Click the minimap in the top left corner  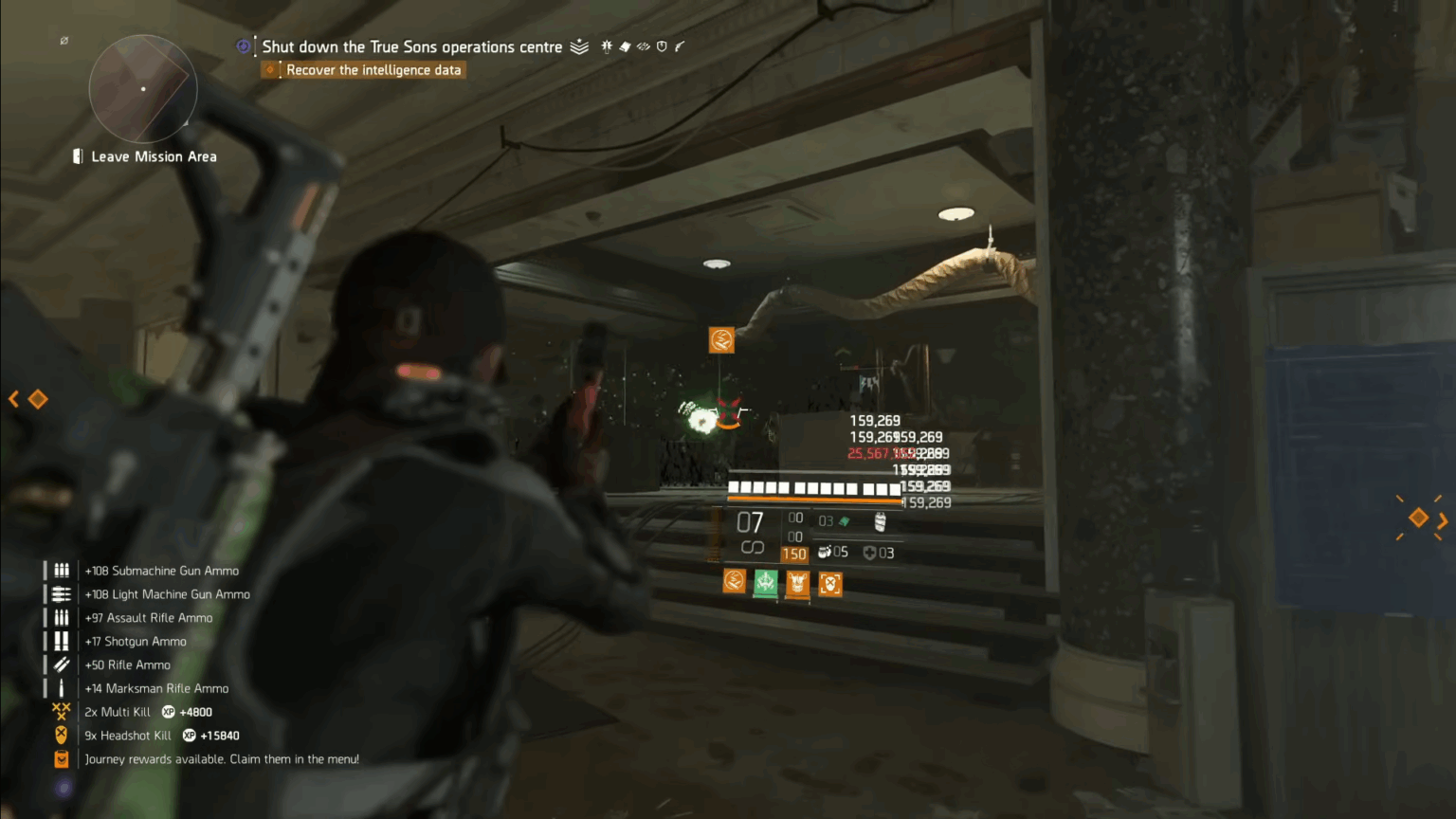[143, 88]
